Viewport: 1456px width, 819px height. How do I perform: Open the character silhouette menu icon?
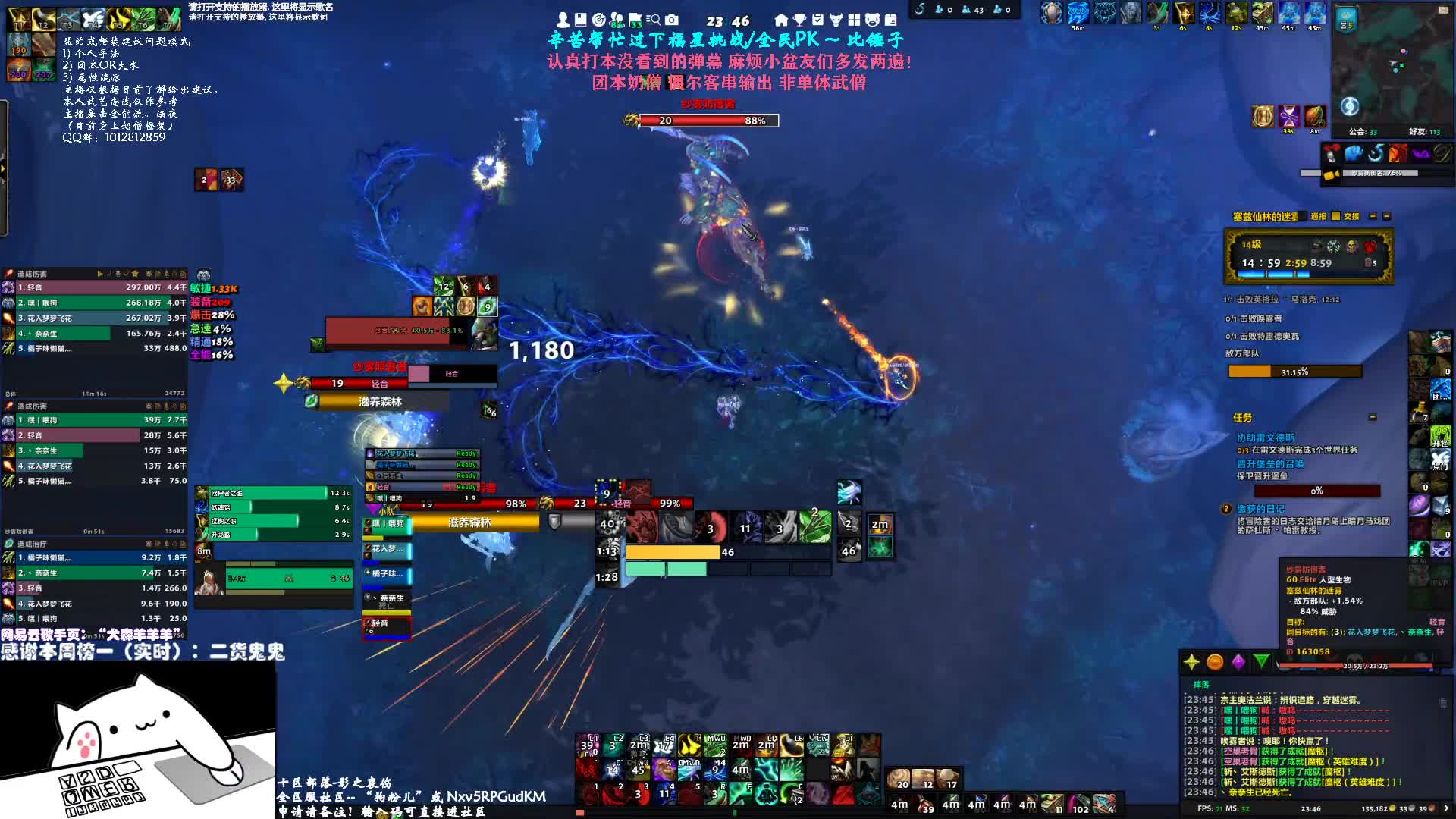click(563, 20)
